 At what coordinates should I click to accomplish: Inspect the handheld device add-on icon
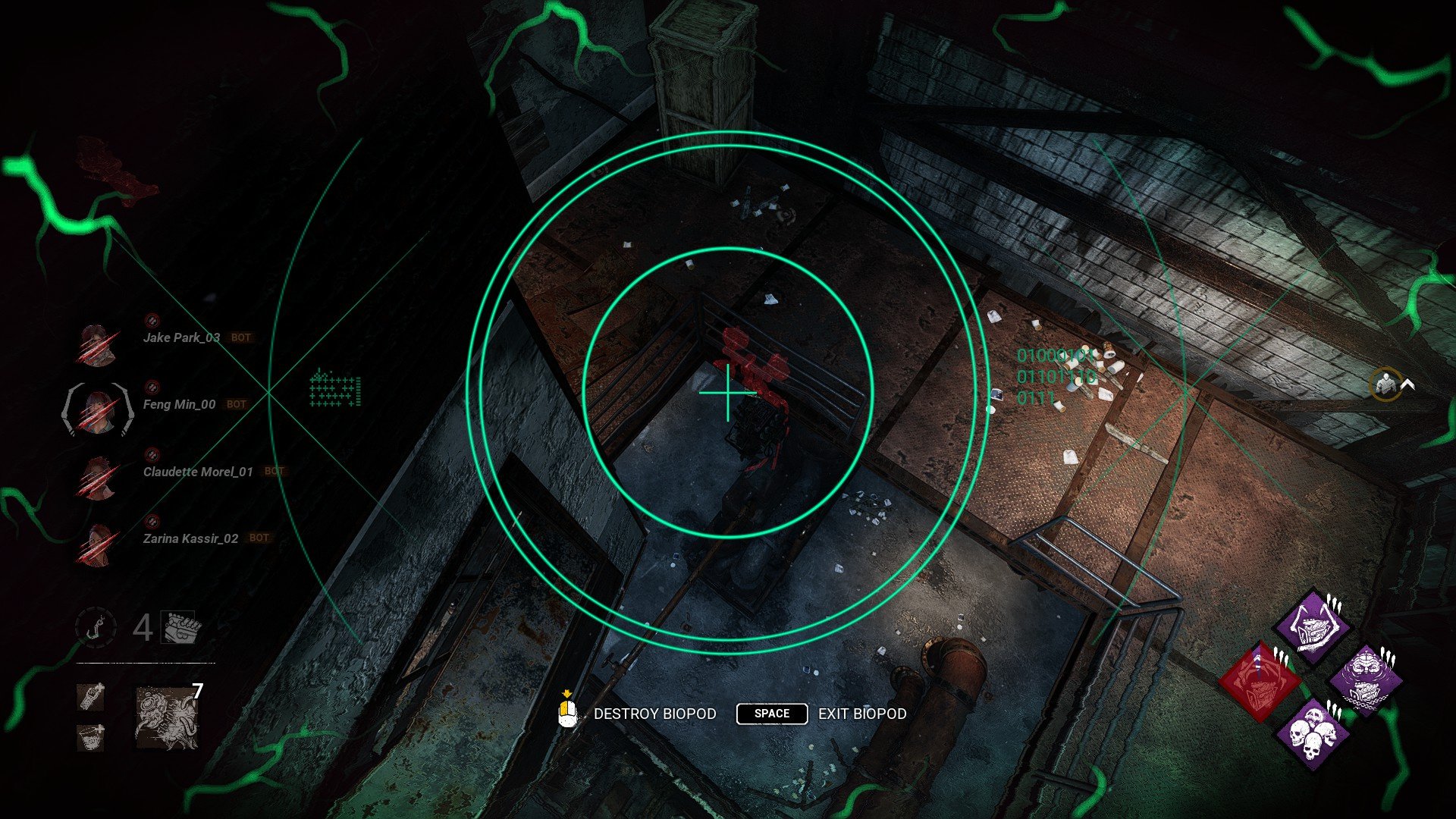(x=90, y=696)
